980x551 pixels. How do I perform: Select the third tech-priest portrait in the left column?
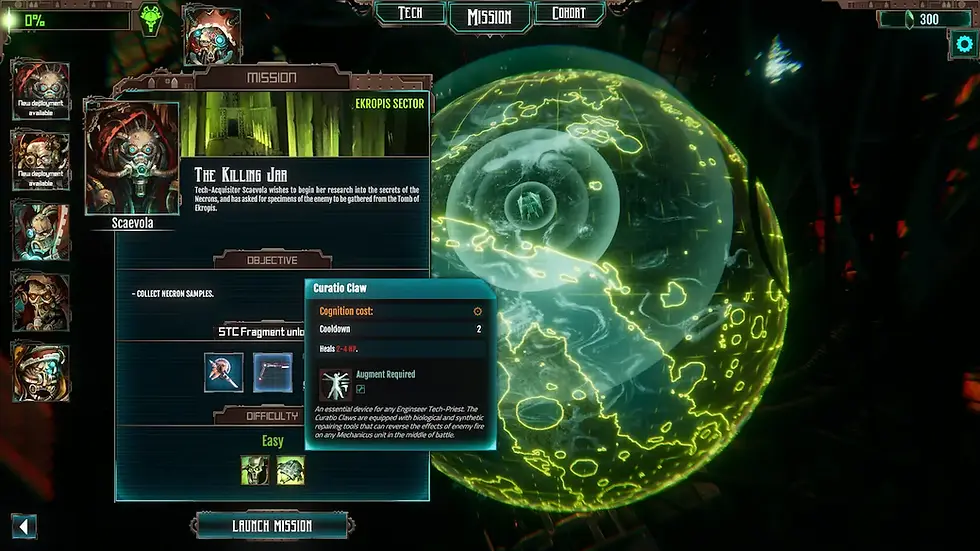tap(41, 231)
